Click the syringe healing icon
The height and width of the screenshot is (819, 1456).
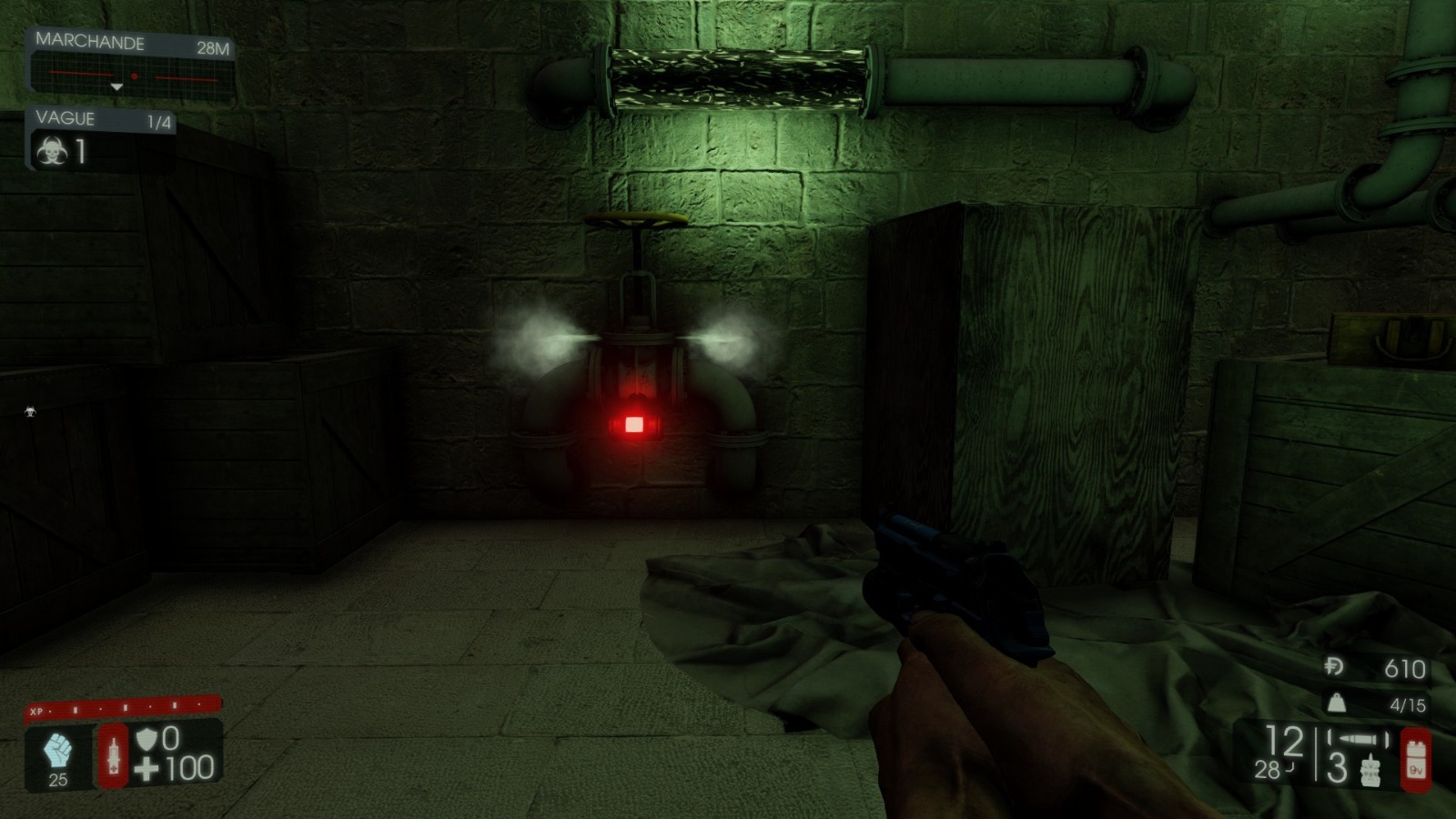pyautogui.click(x=114, y=755)
